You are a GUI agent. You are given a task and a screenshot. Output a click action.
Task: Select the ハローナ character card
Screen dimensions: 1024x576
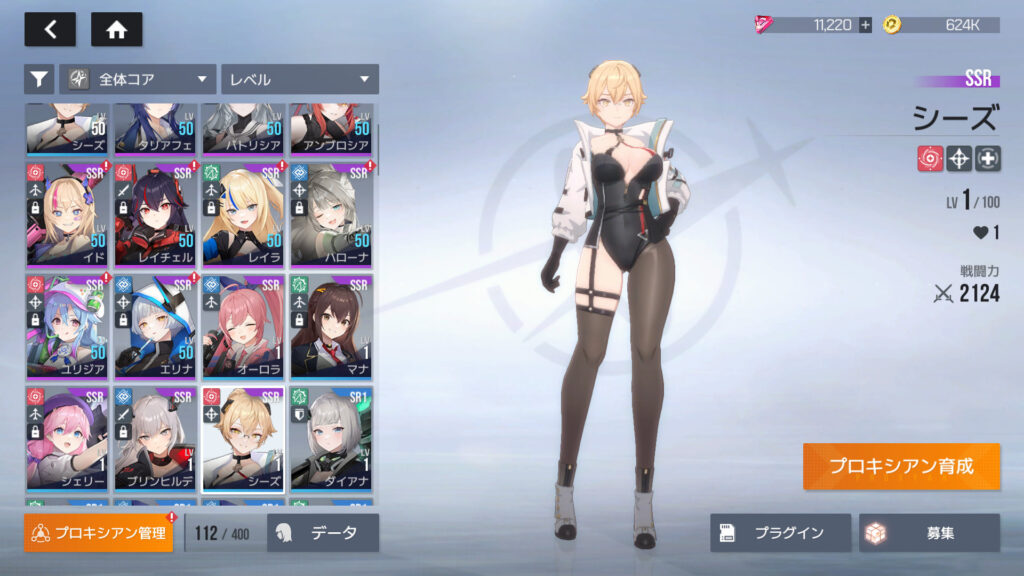click(331, 214)
